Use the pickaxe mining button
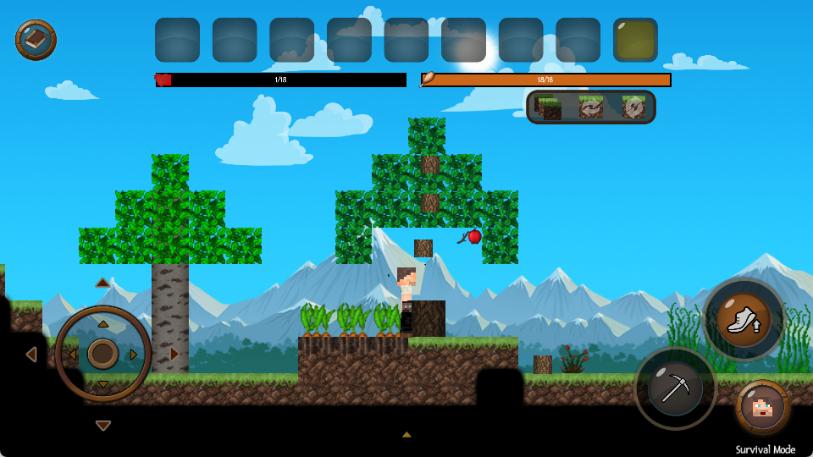Image resolution: width=813 pixels, height=457 pixels. click(x=675, y=388)
